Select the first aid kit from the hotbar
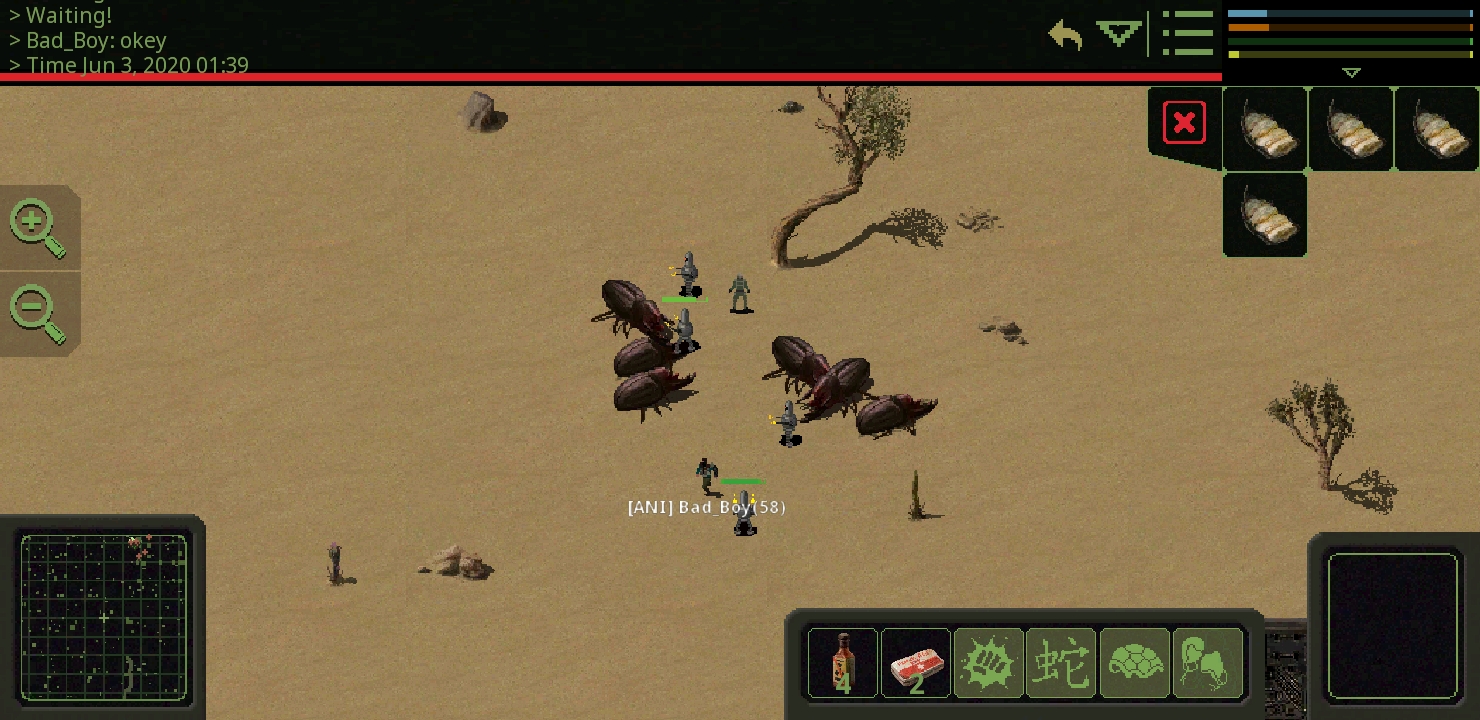This screenshot has width=1480, height=720. [915, 663]
